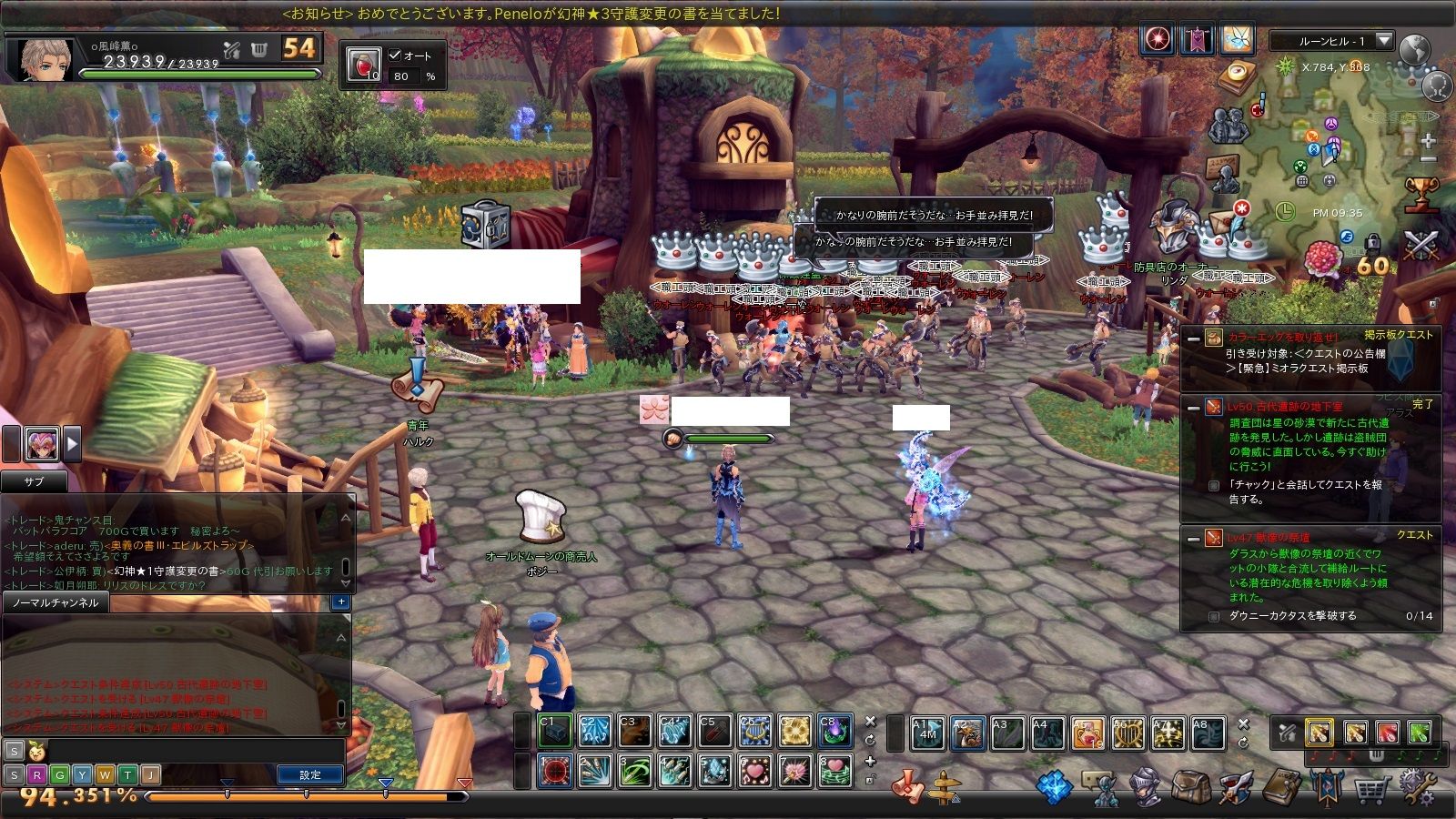Zoom in the minimap with plus button
The width and height of the screenshot is (1456, 819).
(1428, 141)
